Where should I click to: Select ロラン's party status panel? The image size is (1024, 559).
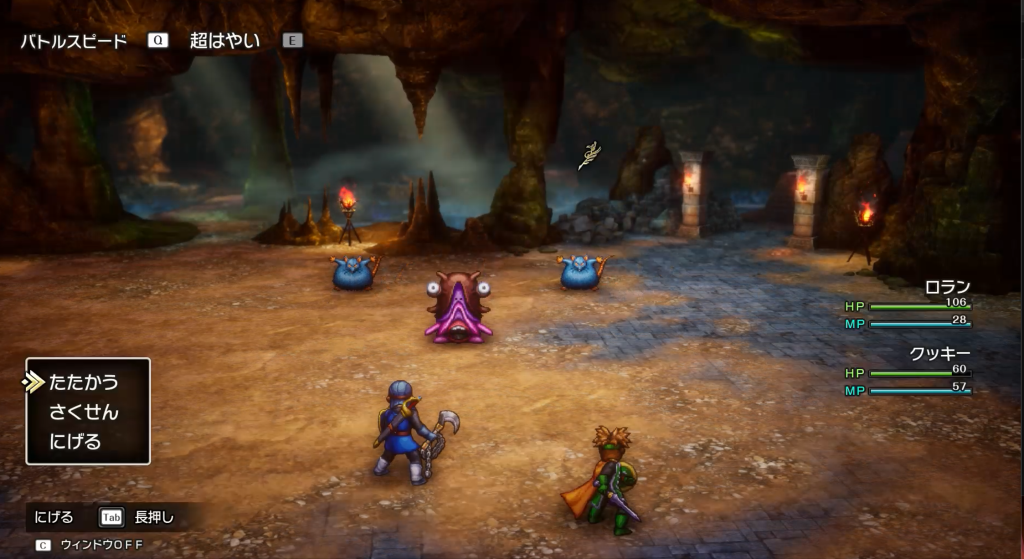[x=908, y=305]
